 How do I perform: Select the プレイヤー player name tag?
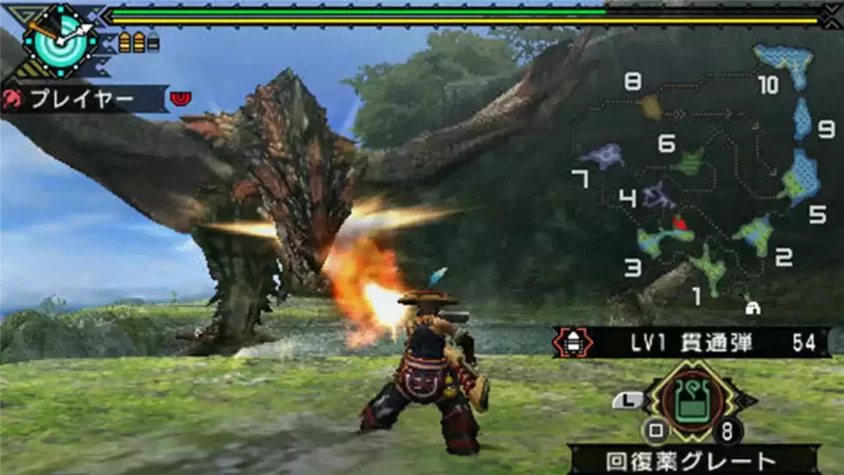click(x=84, y=99)
